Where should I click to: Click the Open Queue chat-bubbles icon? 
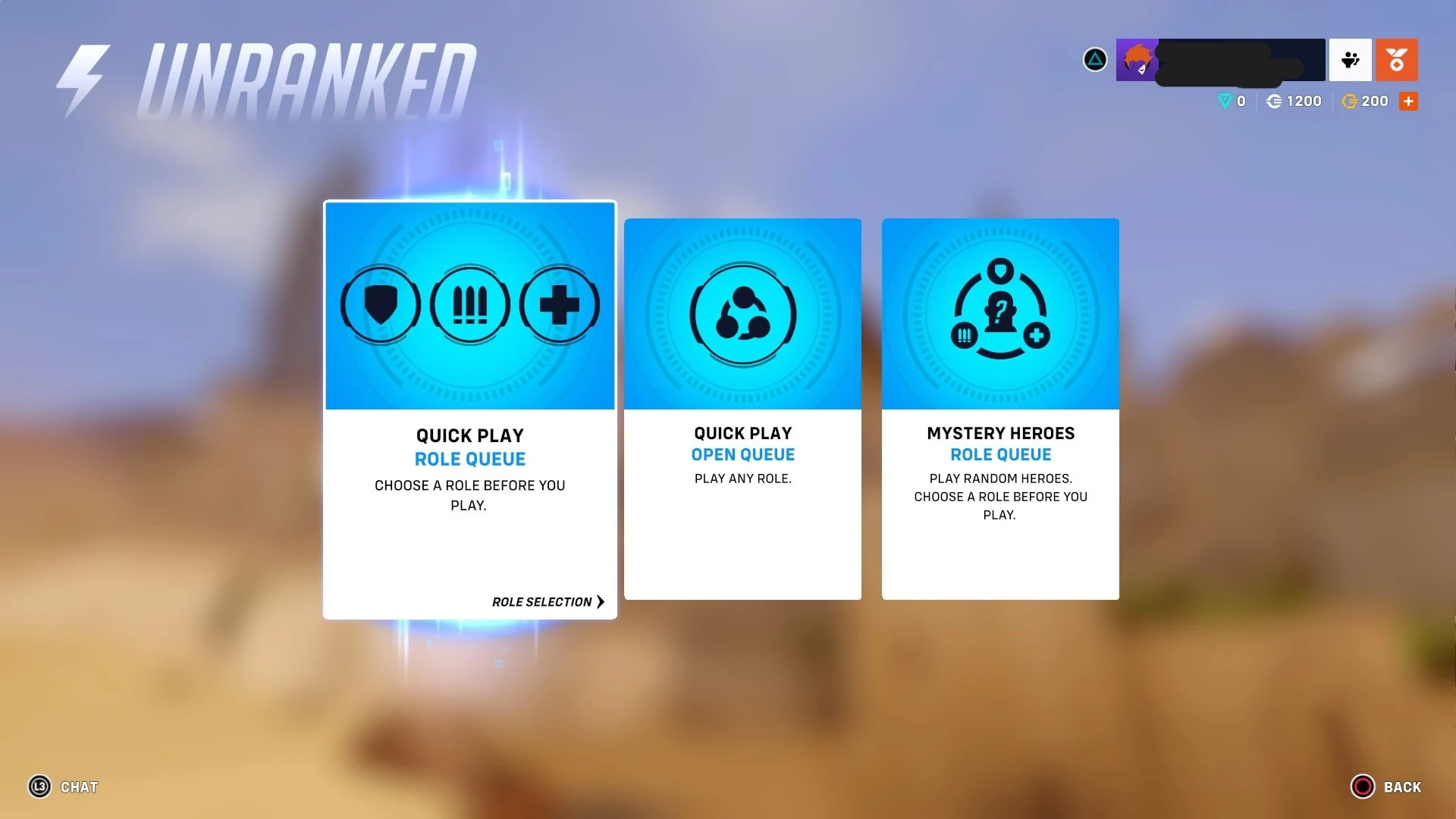742,314
